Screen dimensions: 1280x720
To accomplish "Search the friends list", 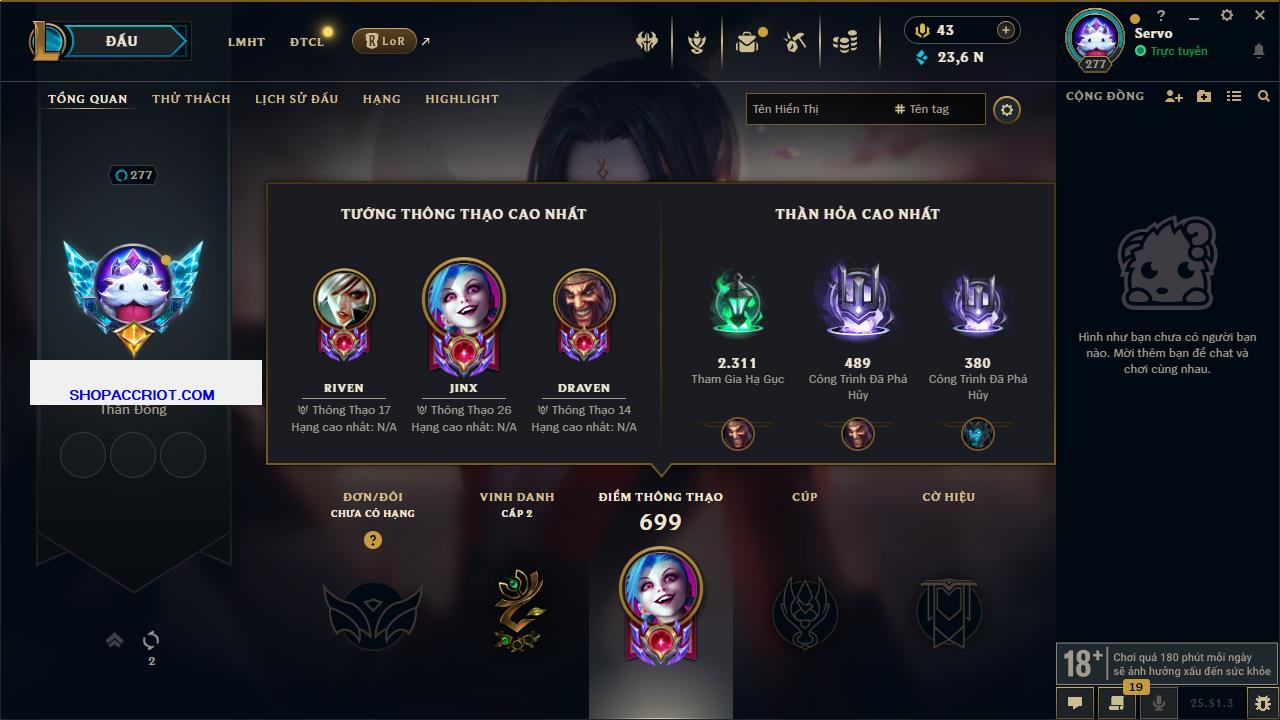I will click(x=1264, y=96).
